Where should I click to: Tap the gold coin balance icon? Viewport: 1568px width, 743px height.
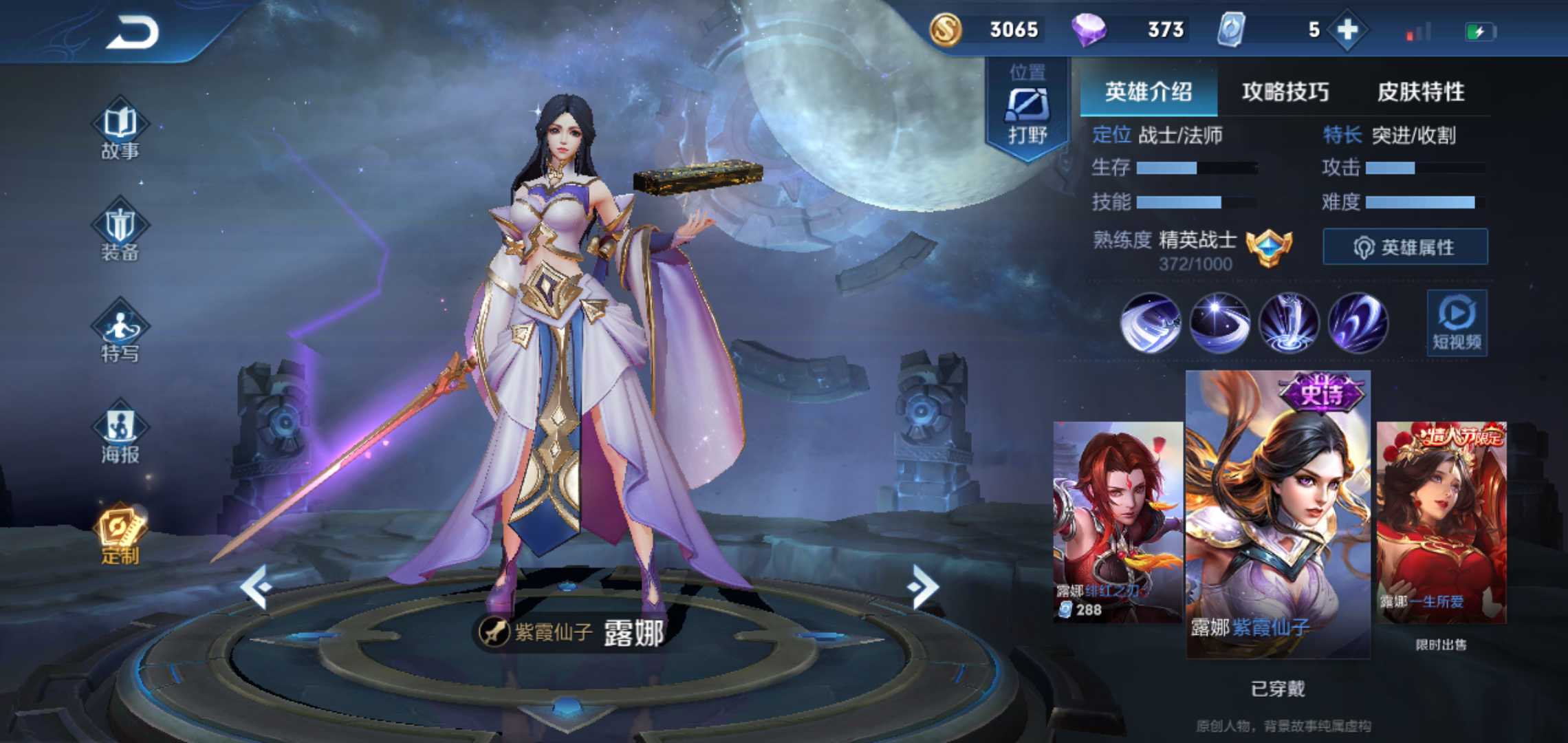point(946,30)
